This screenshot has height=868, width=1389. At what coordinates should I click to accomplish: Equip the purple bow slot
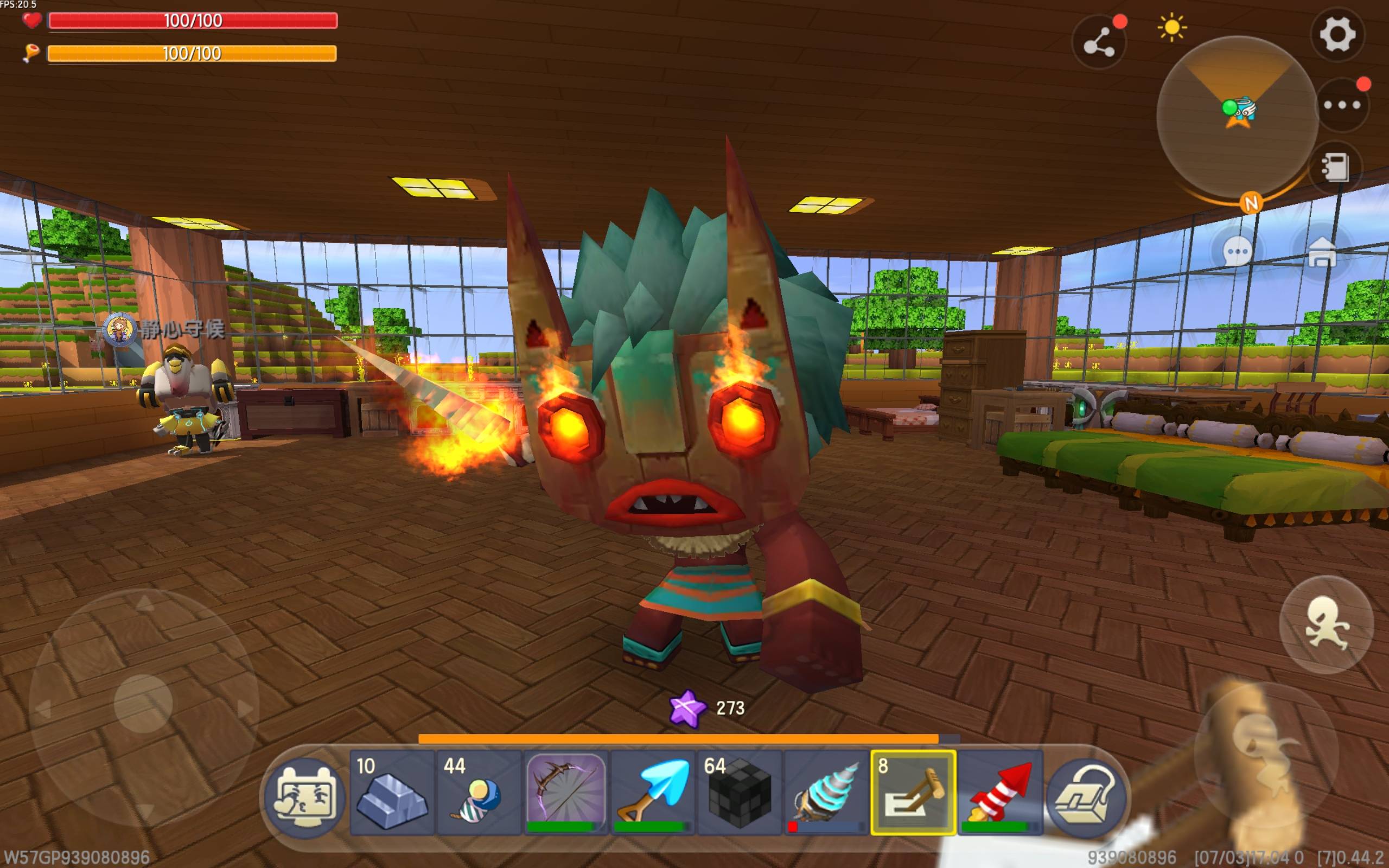click(566, 792)
